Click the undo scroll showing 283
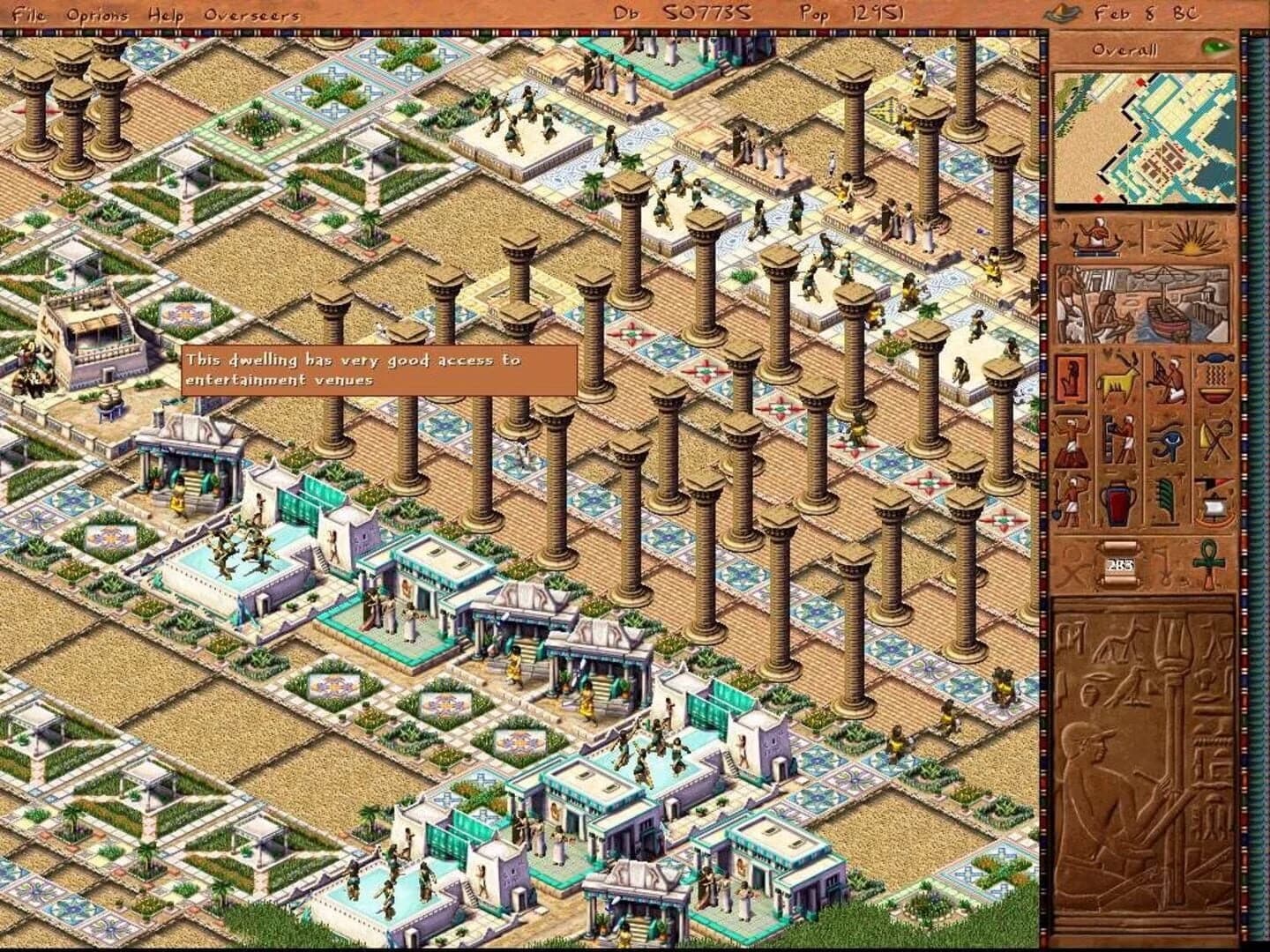Image resolution: width=1270 pixels, height=952 pixels. 1119,563
